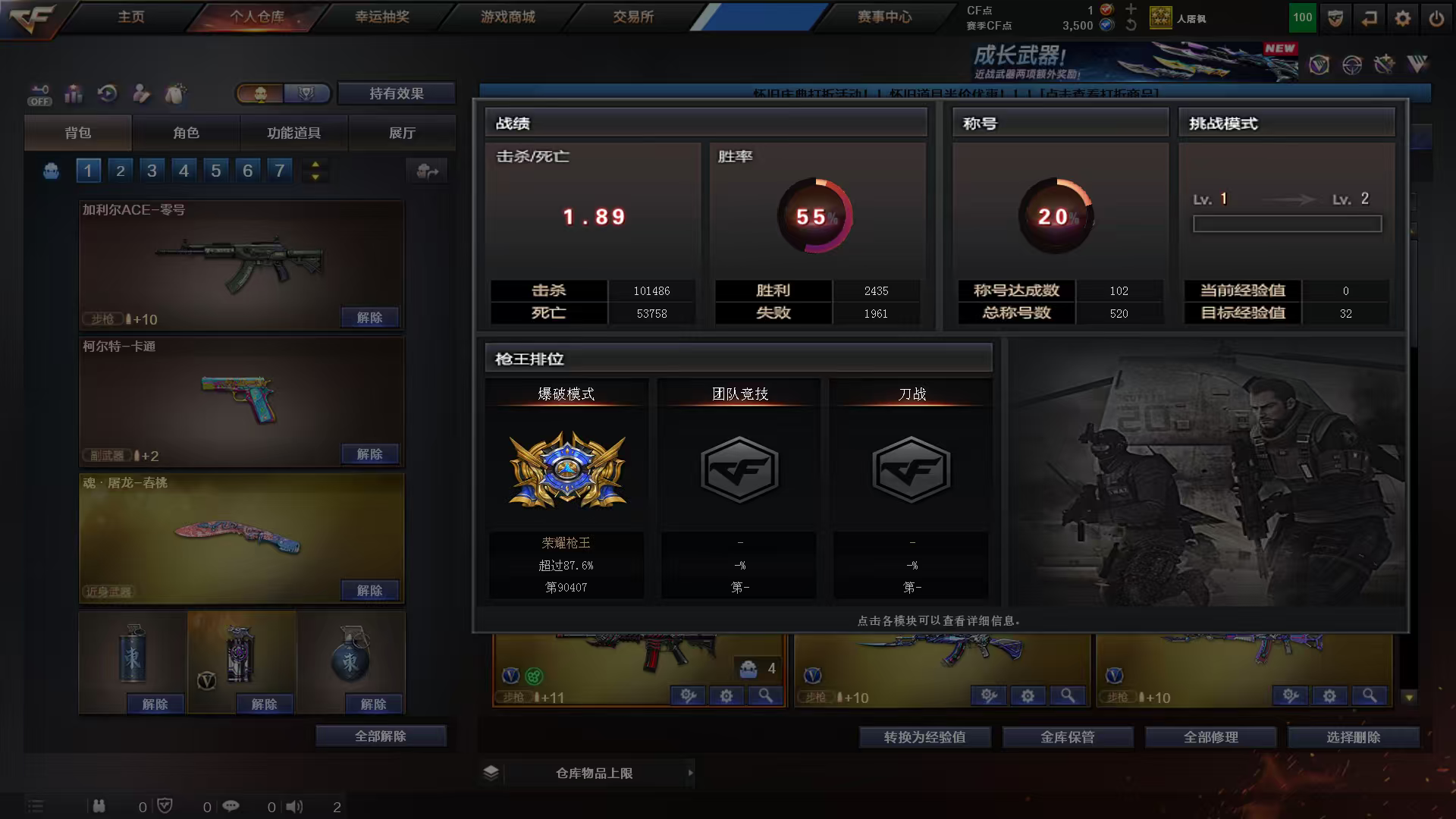The image size is (1456, 819).
Task: Open the backpack crate icon beside slot numbers
Action: coord(51,171)
